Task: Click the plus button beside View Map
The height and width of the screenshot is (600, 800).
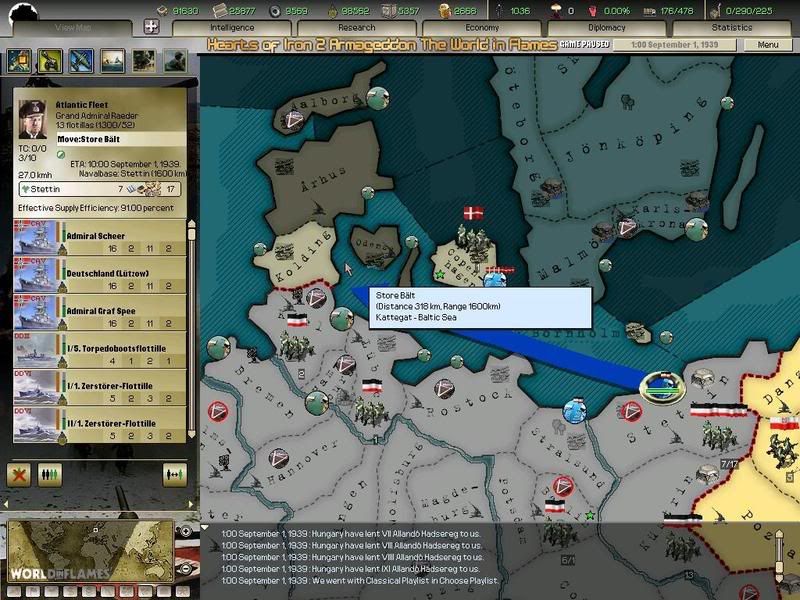Action: point(152,28)
